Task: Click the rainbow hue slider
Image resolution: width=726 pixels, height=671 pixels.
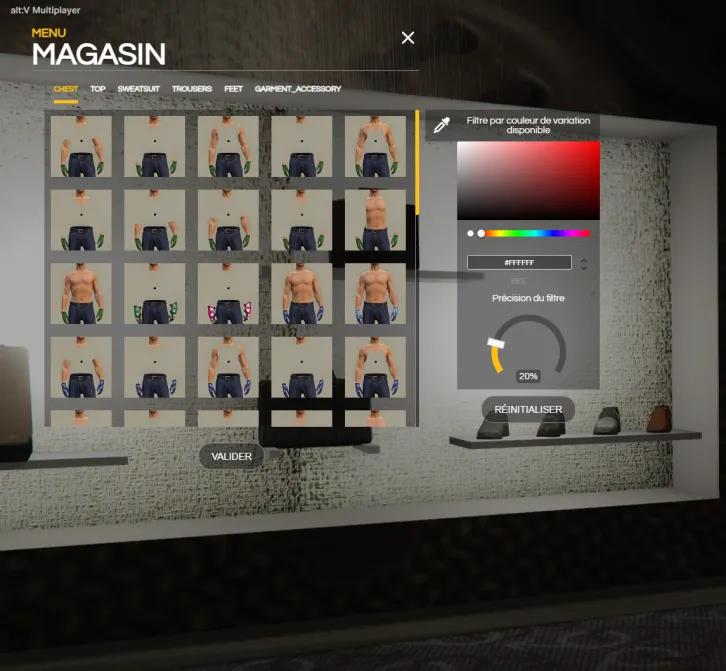Action: click(x=535, y=233)
